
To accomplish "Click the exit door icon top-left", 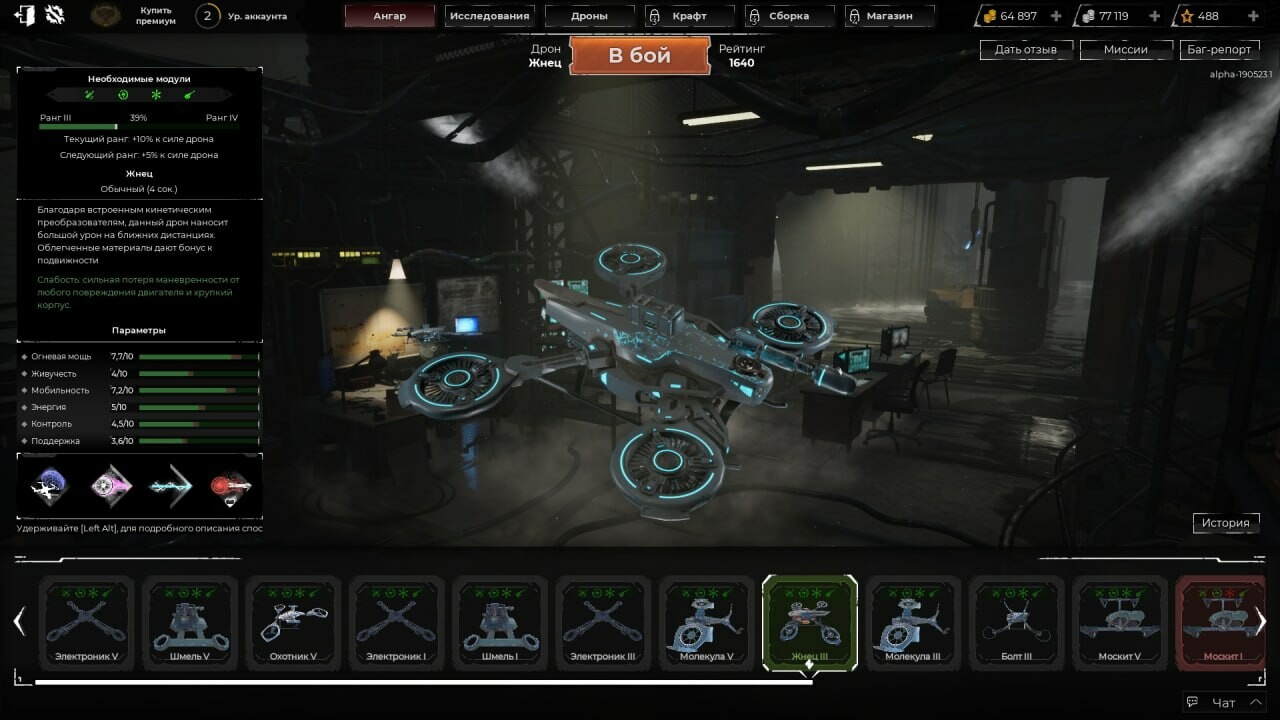I will click(26, 14).
